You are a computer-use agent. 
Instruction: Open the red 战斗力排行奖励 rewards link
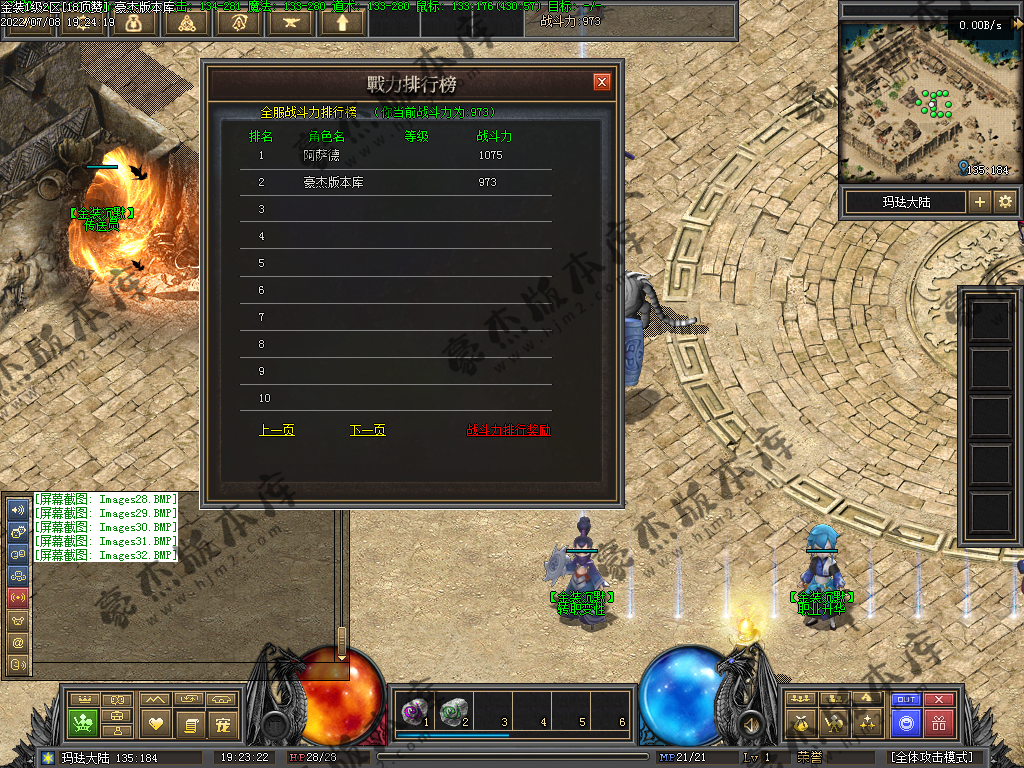(508, 430)
